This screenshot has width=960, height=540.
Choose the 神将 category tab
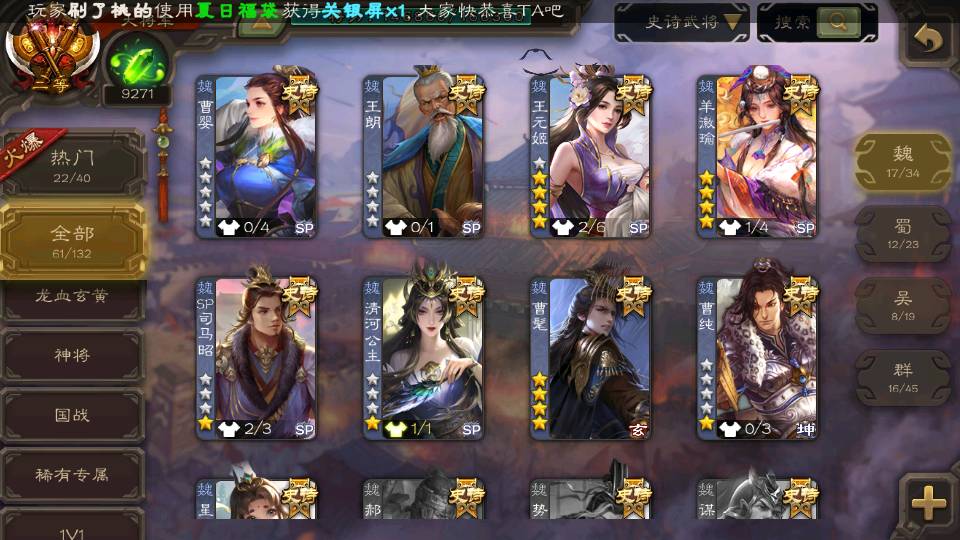[x=72, y=355]
